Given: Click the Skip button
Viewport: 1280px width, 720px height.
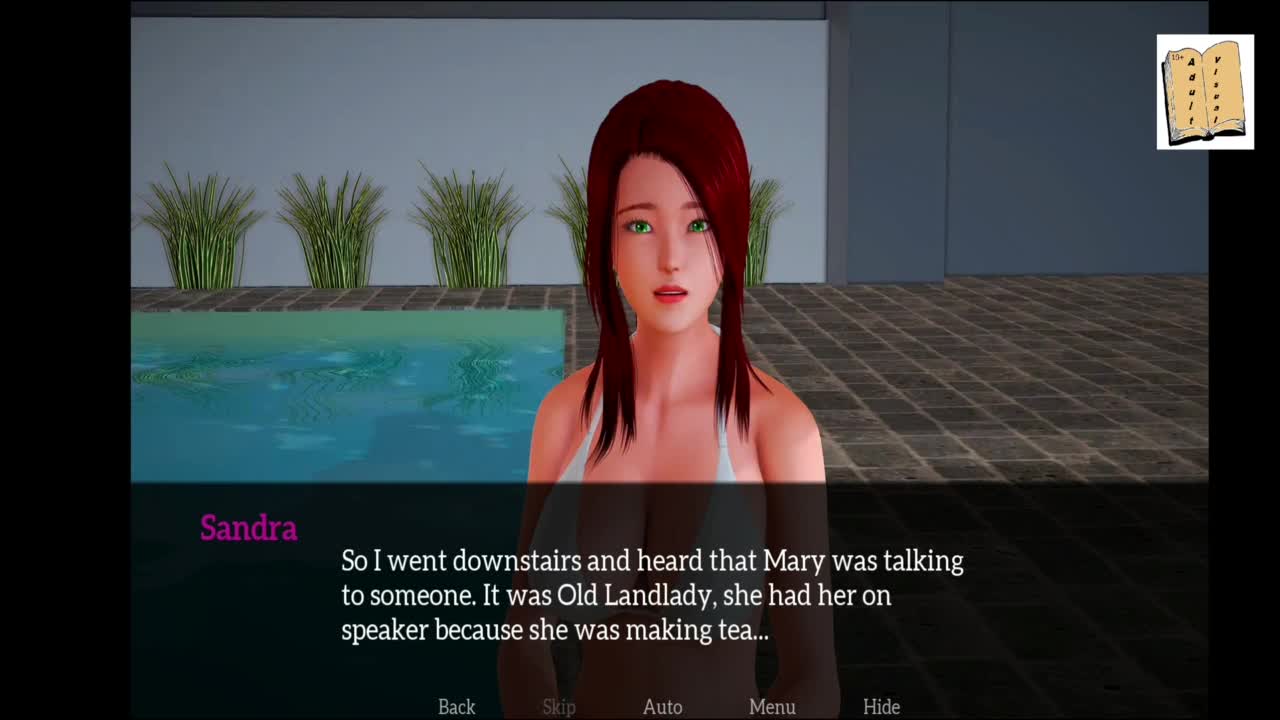Looking at the screenshot, I should tap(559, 707).
